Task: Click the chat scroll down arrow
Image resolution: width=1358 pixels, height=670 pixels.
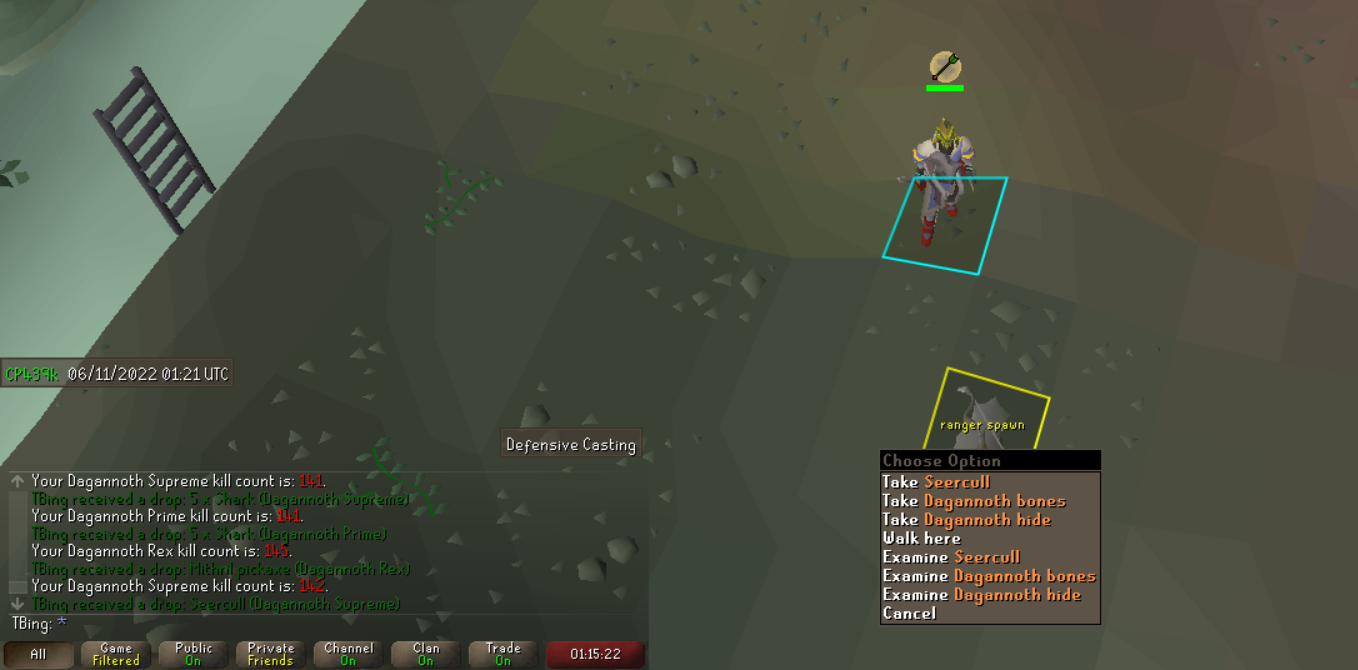Action: pyautogui.click(x=17, y=604)
